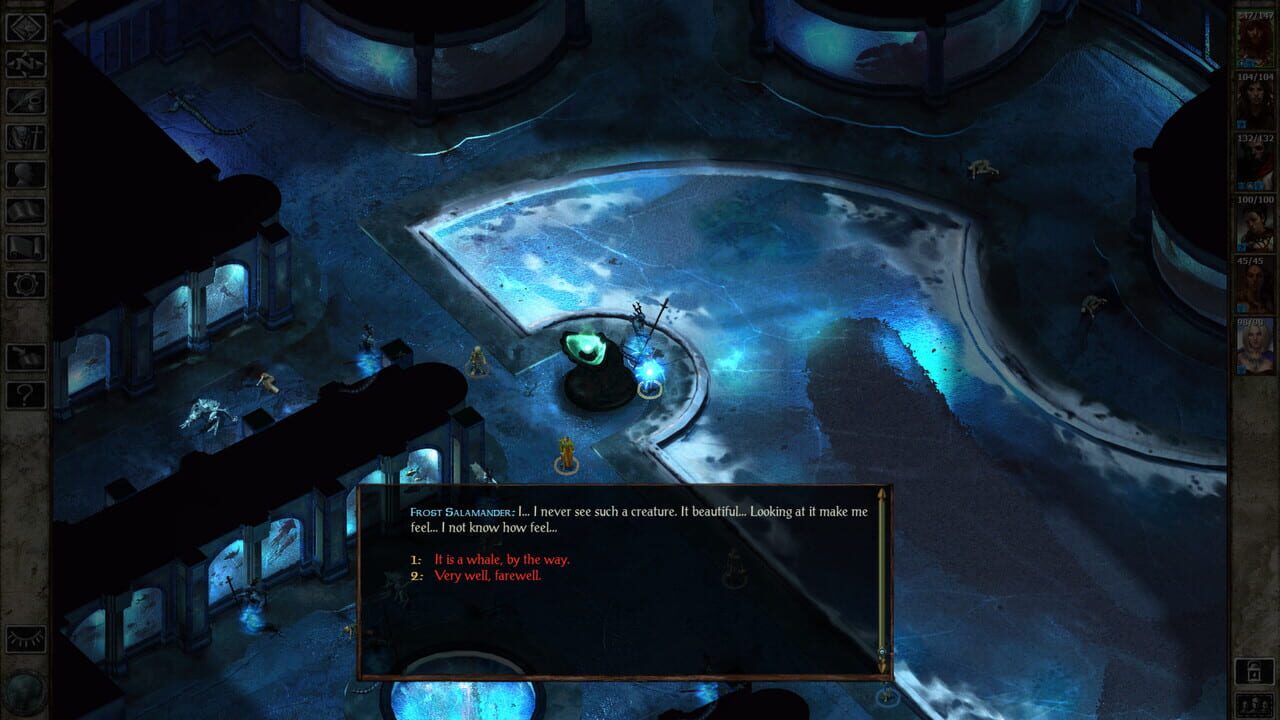Open the character record screen icon
Viewport: 1280px width, 720px height.
pos(25,175)
